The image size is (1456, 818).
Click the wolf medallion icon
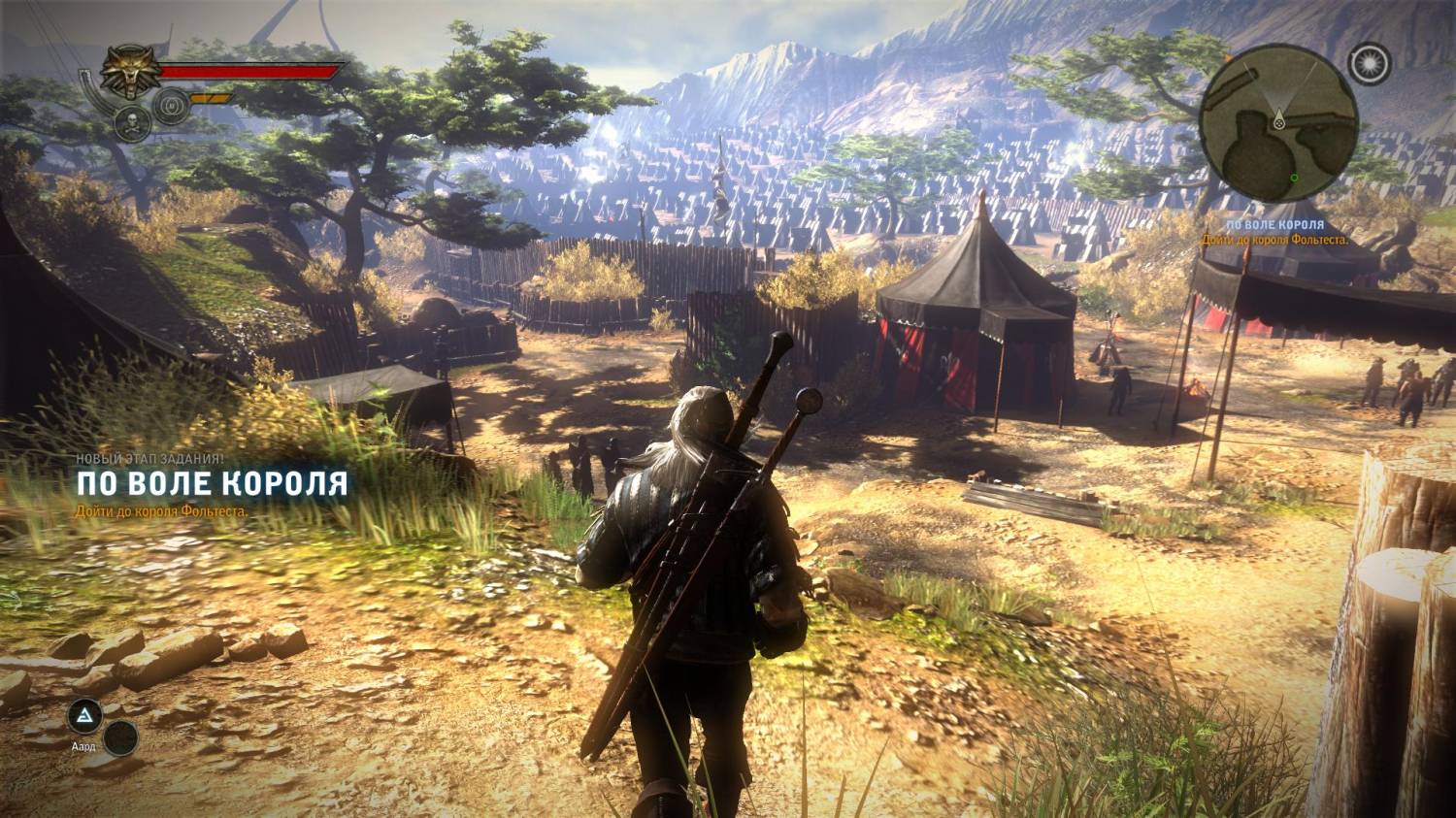(x=128, y=72)
